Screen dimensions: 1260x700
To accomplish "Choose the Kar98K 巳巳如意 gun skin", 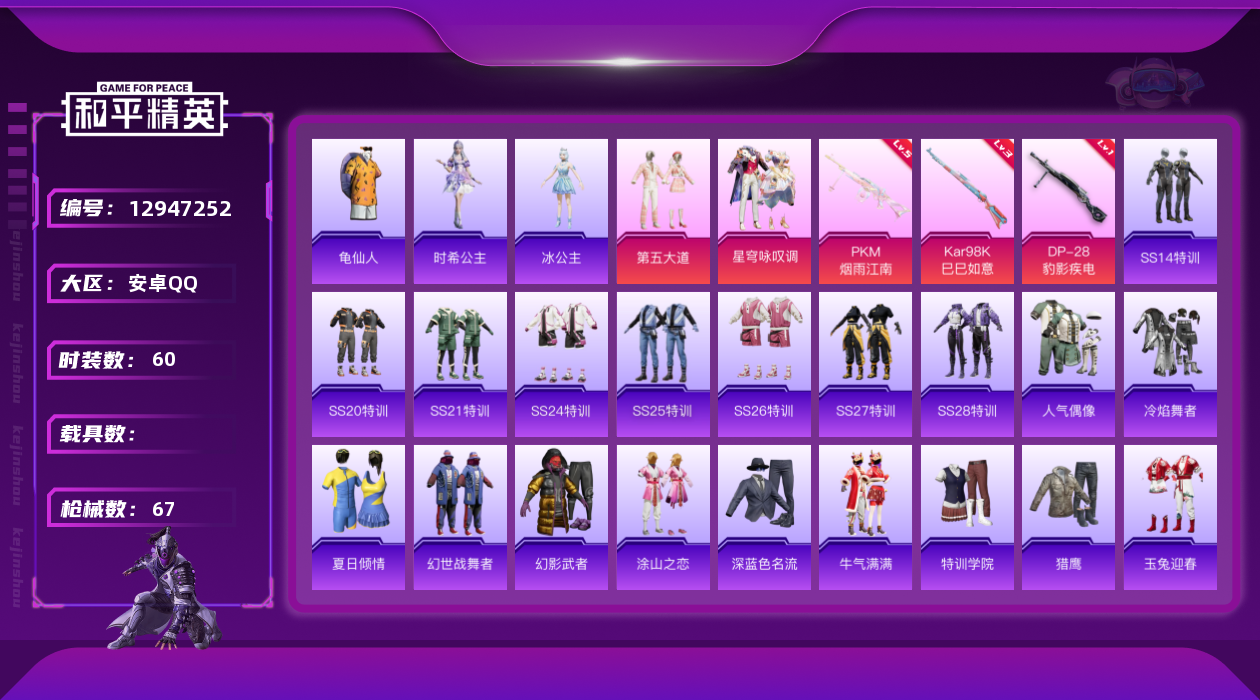I will click(x=967, y=210).
